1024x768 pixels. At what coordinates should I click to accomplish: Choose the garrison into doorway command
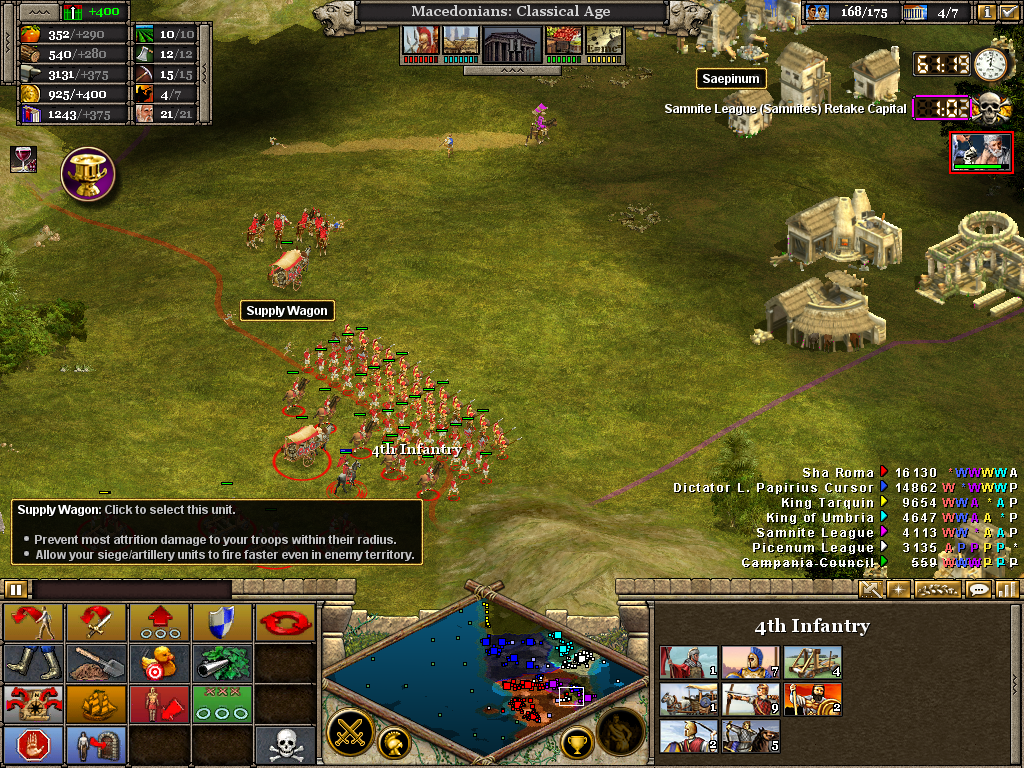(96, 745)
